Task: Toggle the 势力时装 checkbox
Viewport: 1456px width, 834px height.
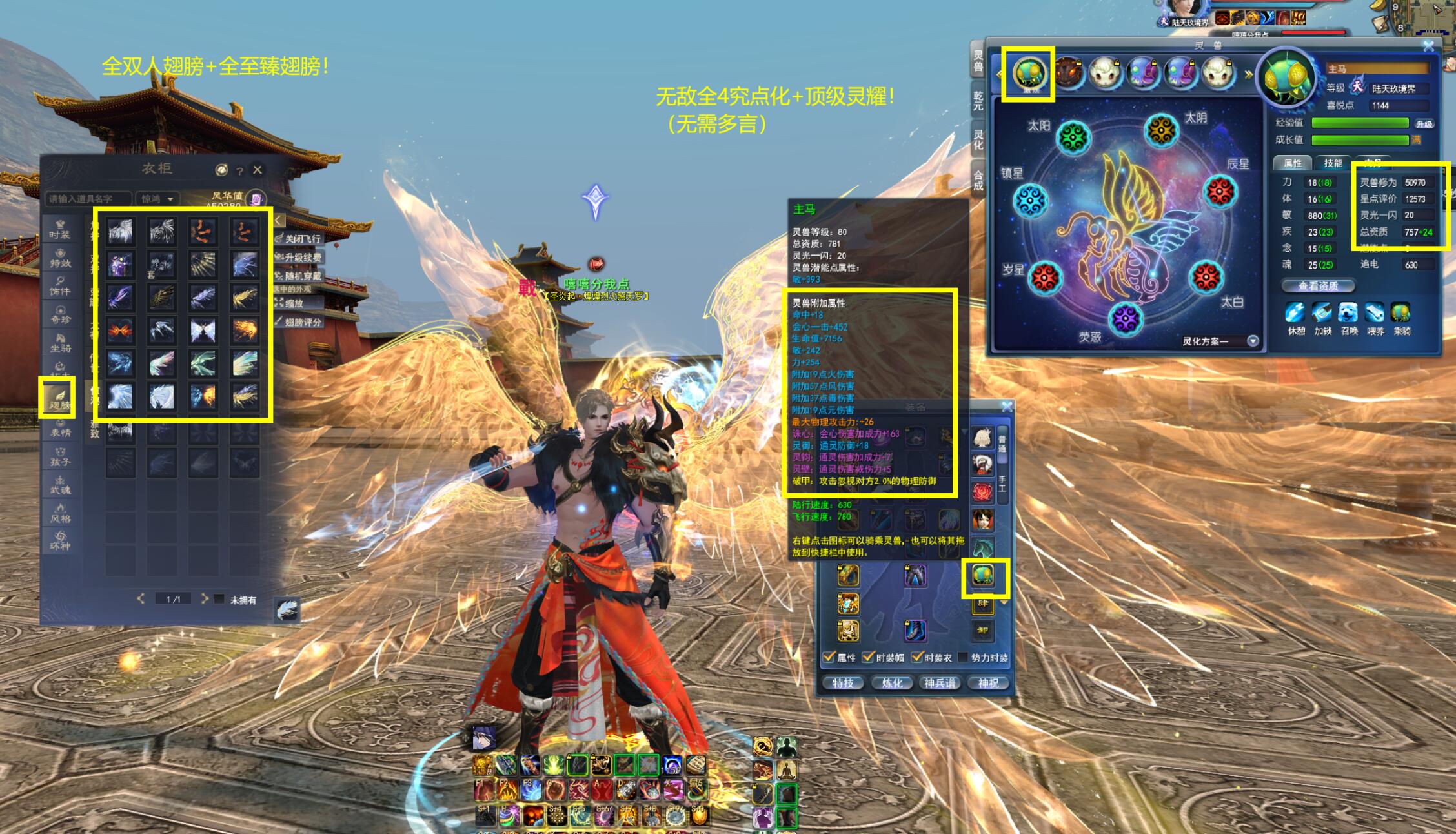Action: [964, 657]
